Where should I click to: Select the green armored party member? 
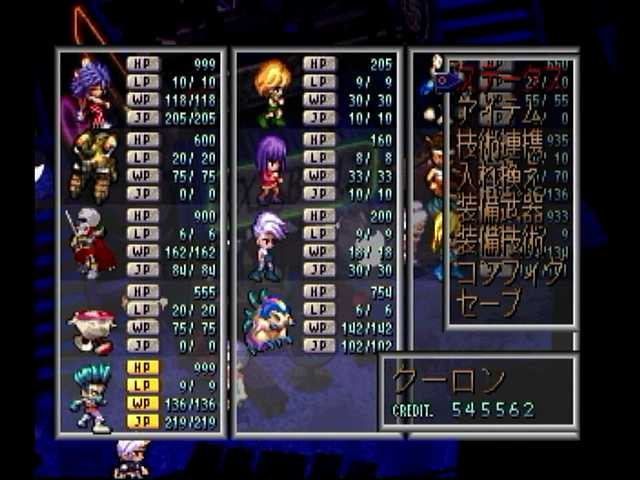tap(92, 166)
